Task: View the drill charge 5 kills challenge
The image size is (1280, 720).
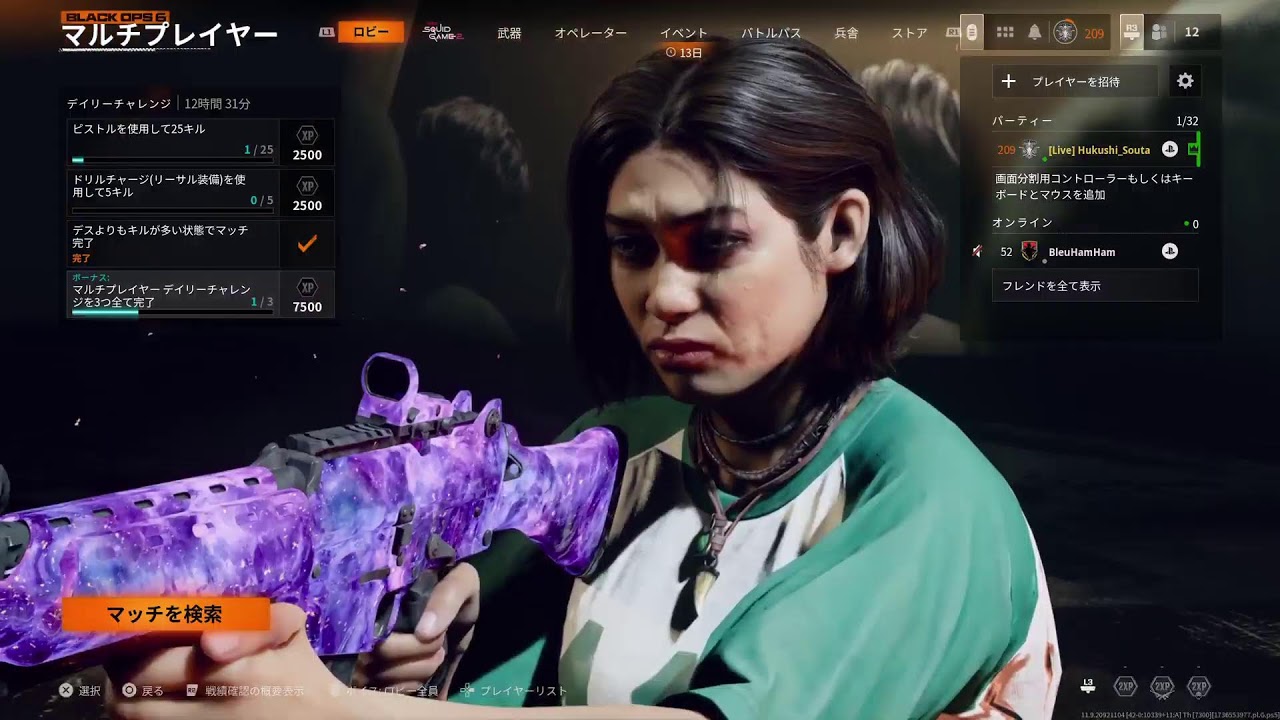Action: pos(172,192)
